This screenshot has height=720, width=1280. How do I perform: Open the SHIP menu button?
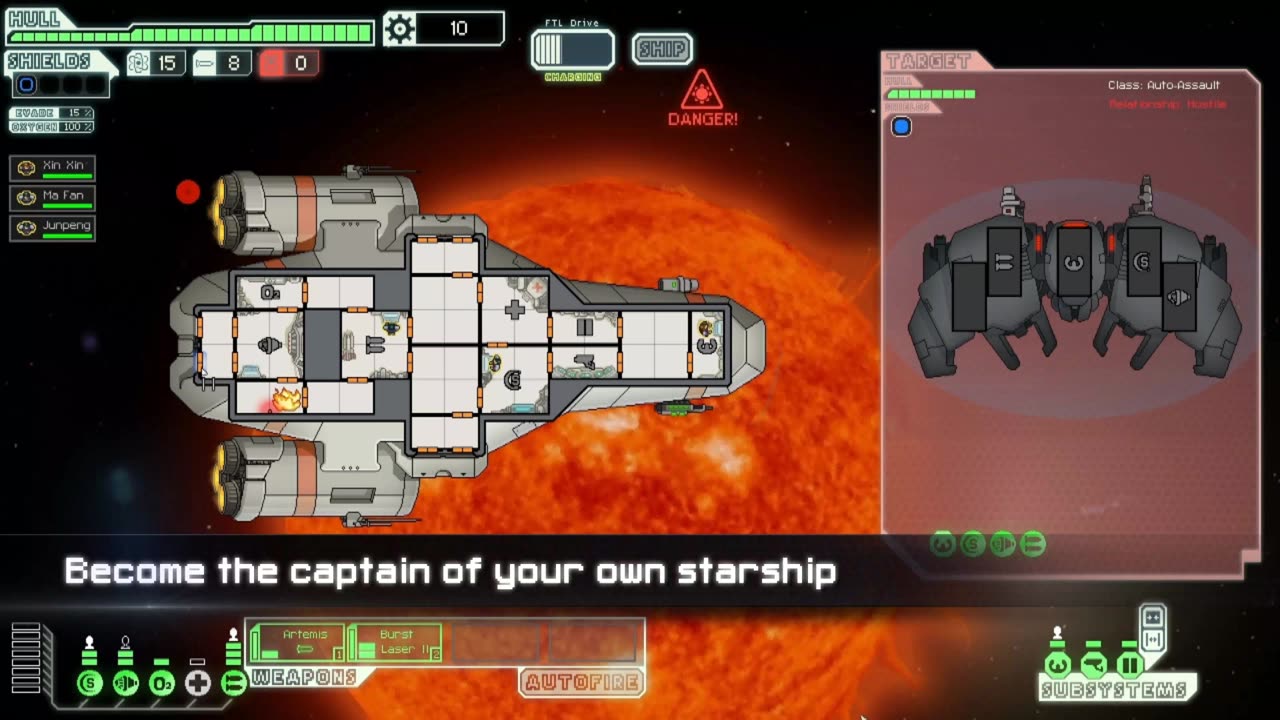click(x=662, y=49)
